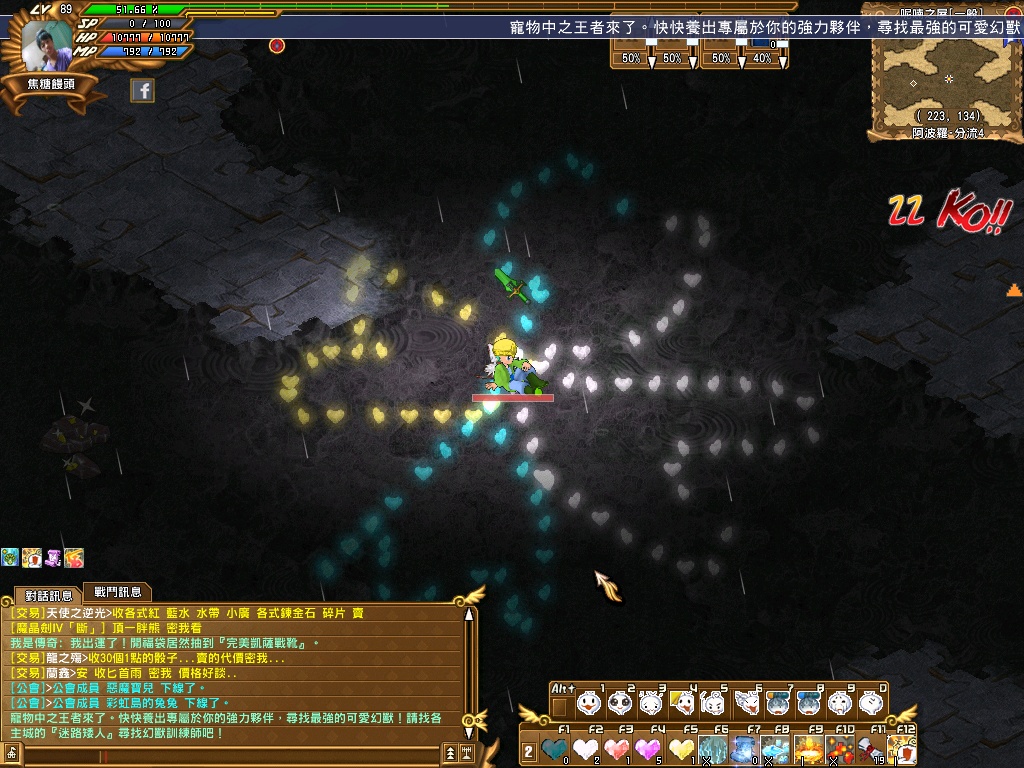Open the Facebook button under the portrait
The image size is (1024, 768).
(x=143, y=91)
